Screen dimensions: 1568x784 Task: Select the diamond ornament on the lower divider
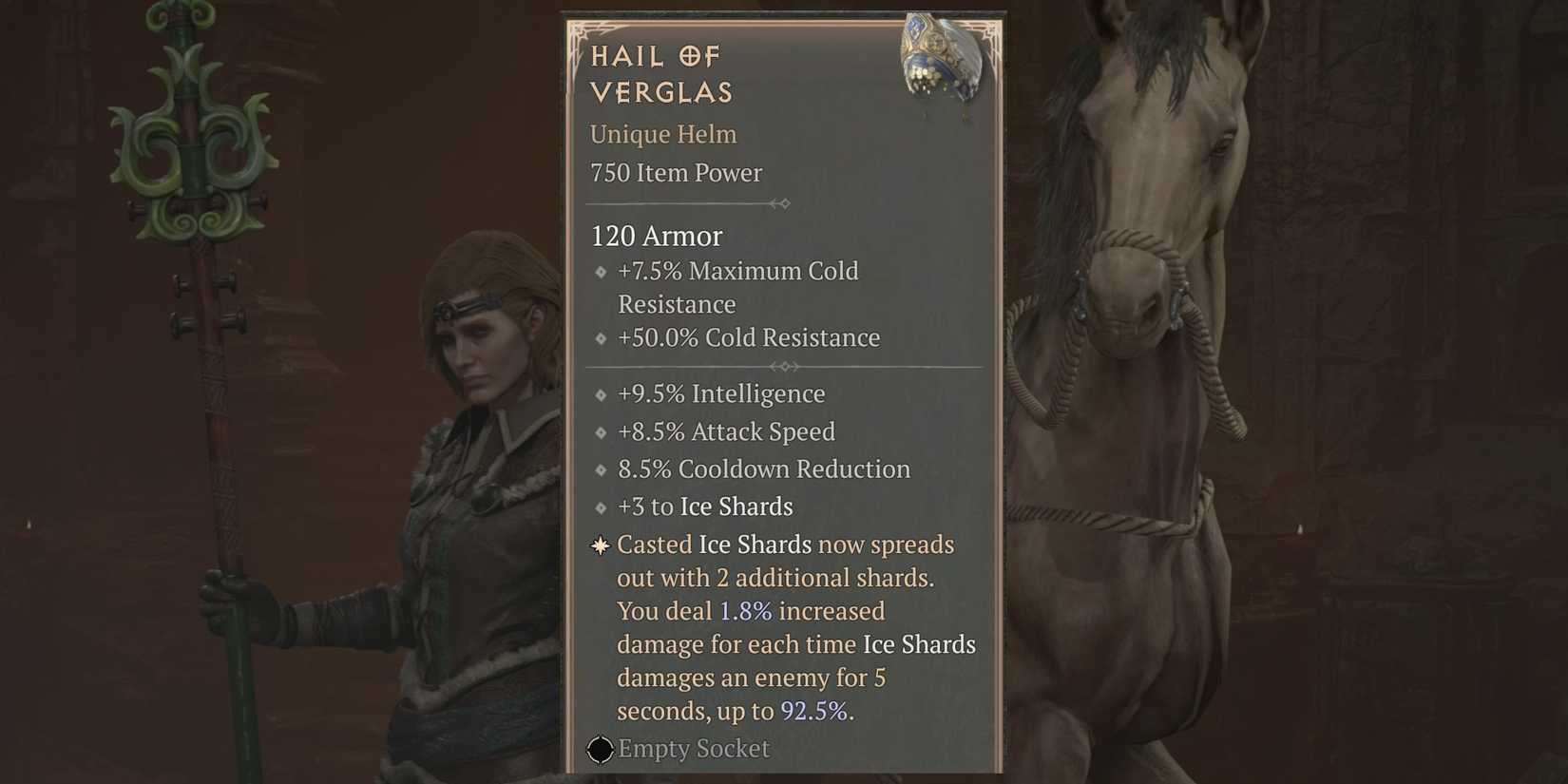point(783,366)
